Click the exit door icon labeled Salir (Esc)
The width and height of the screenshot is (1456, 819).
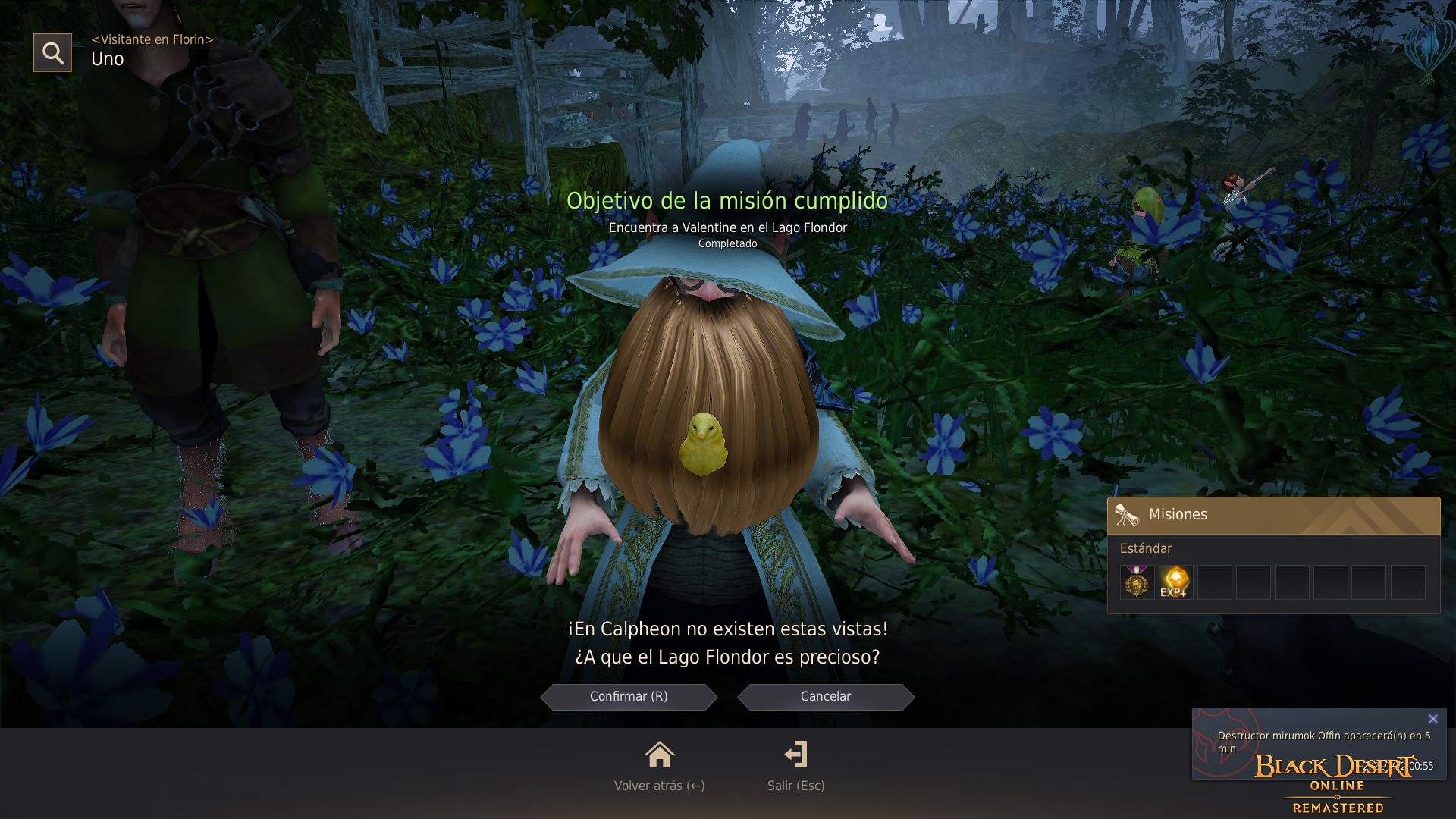[x=797, y=755]
